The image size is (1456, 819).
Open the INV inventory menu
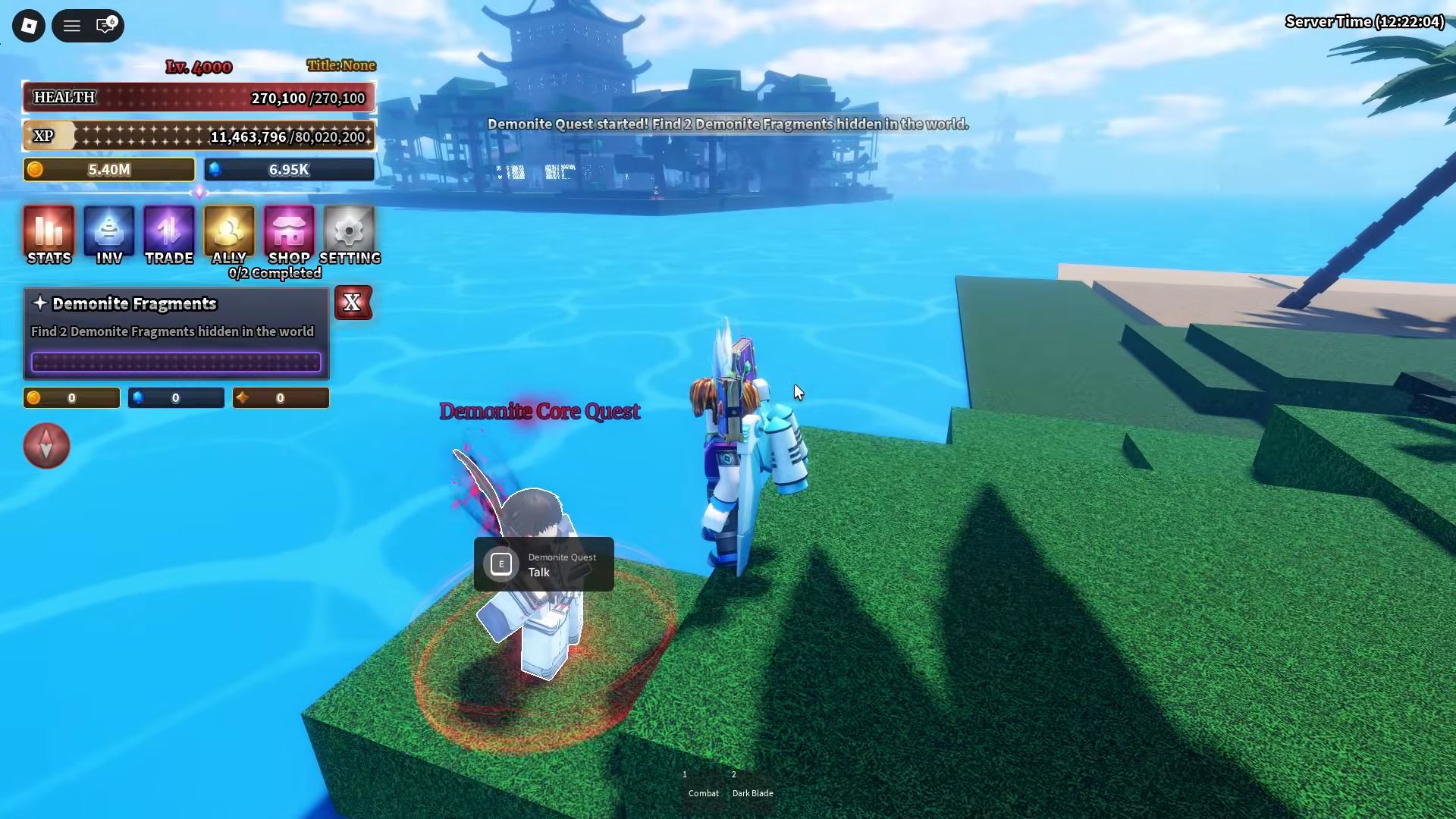tap(109, 235)
